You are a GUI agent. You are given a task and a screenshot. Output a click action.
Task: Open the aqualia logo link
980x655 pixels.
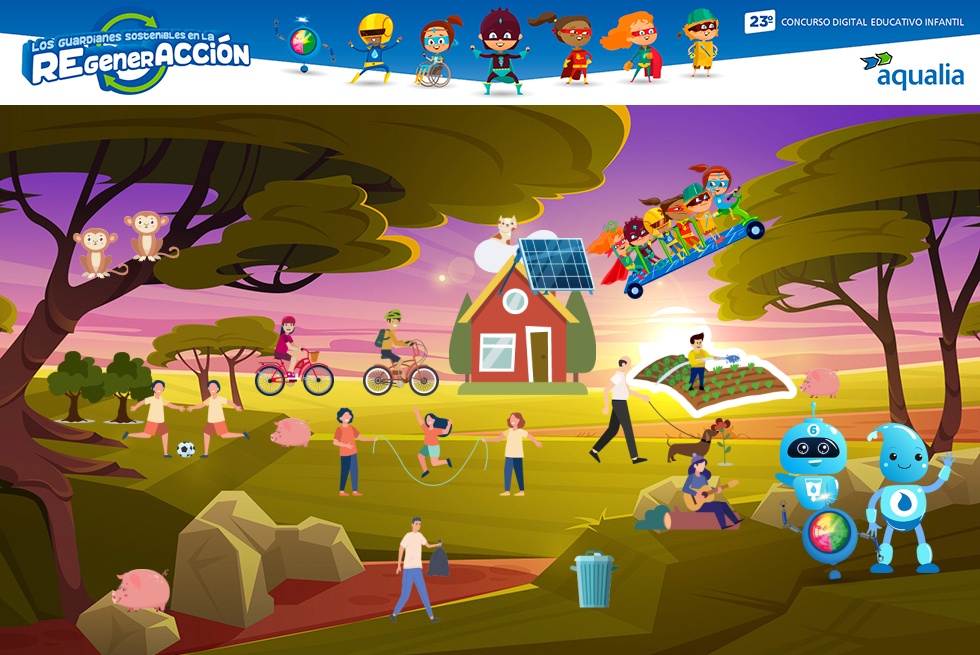pyautogui.click(x=912, y=69)
